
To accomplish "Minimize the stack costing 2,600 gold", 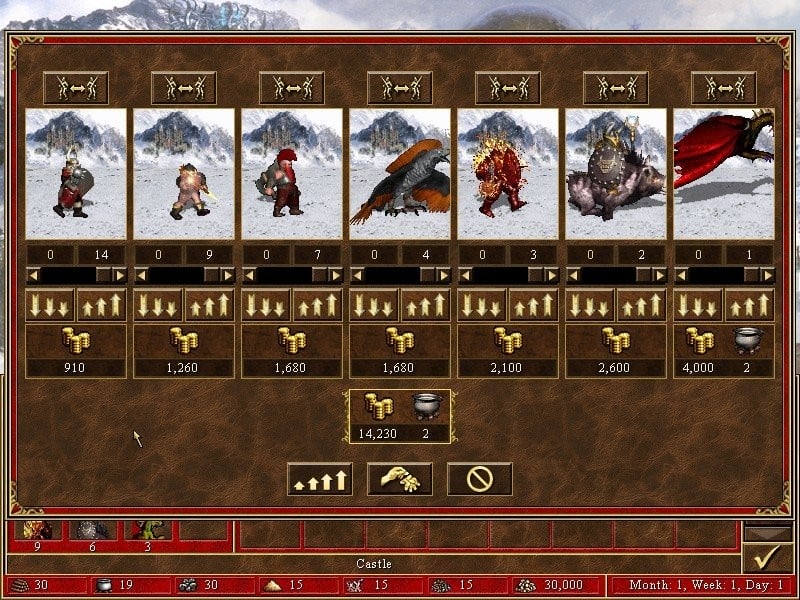I will click(590, 305).
